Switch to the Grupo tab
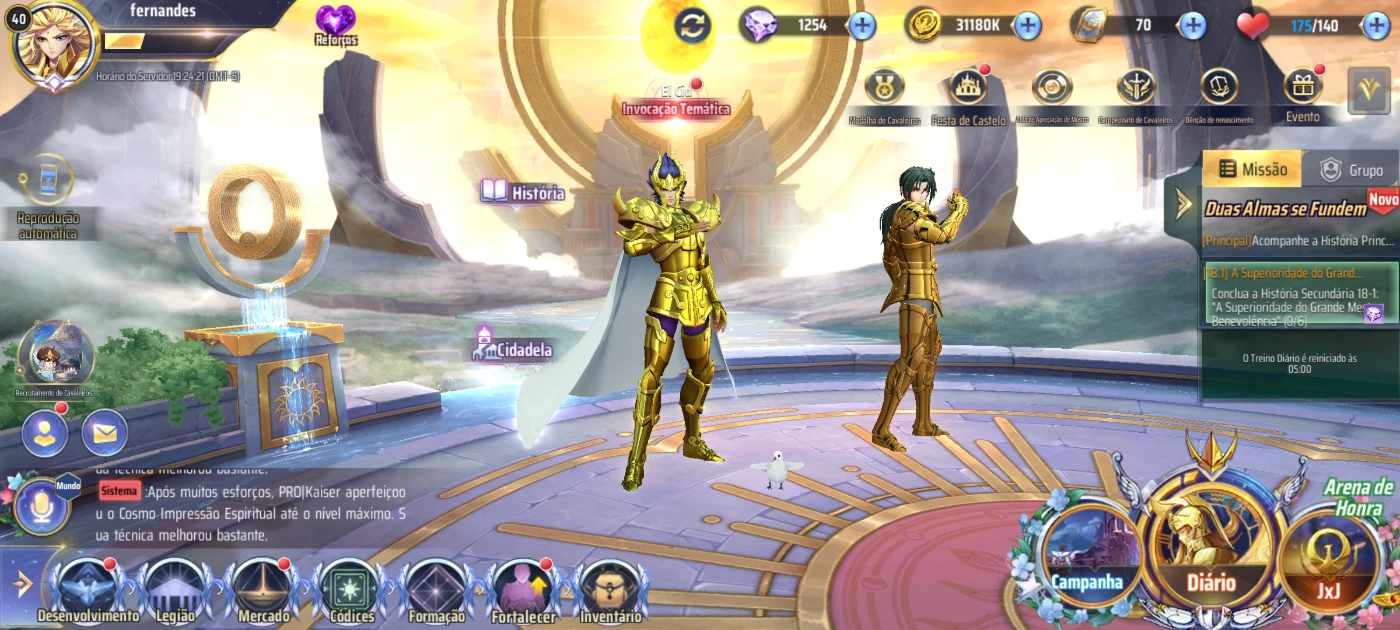This screenshot has width=1400, height=630. pyautogui.click(x=1352, y=170)
